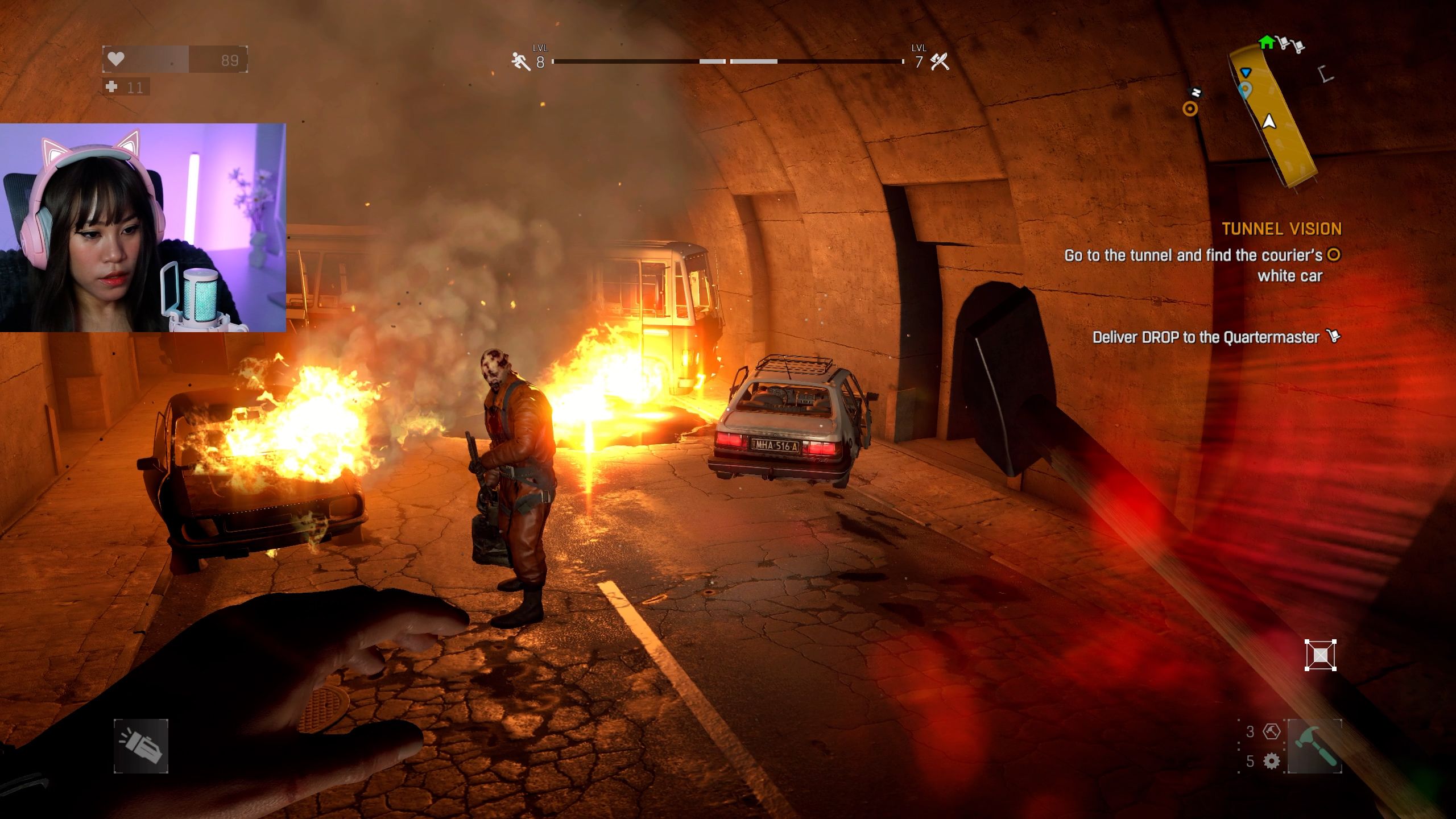Click the equipped hammer weapon slot

(1314, 746)
